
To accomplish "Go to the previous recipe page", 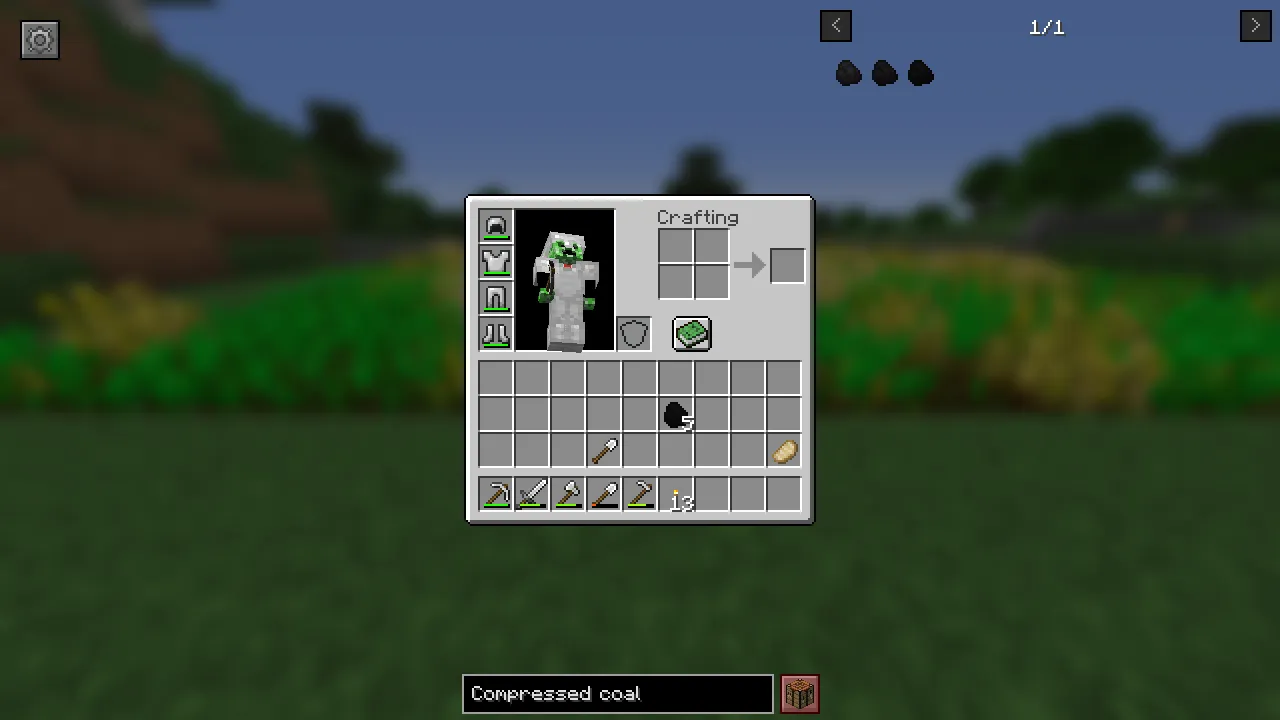I will [836, 25].
